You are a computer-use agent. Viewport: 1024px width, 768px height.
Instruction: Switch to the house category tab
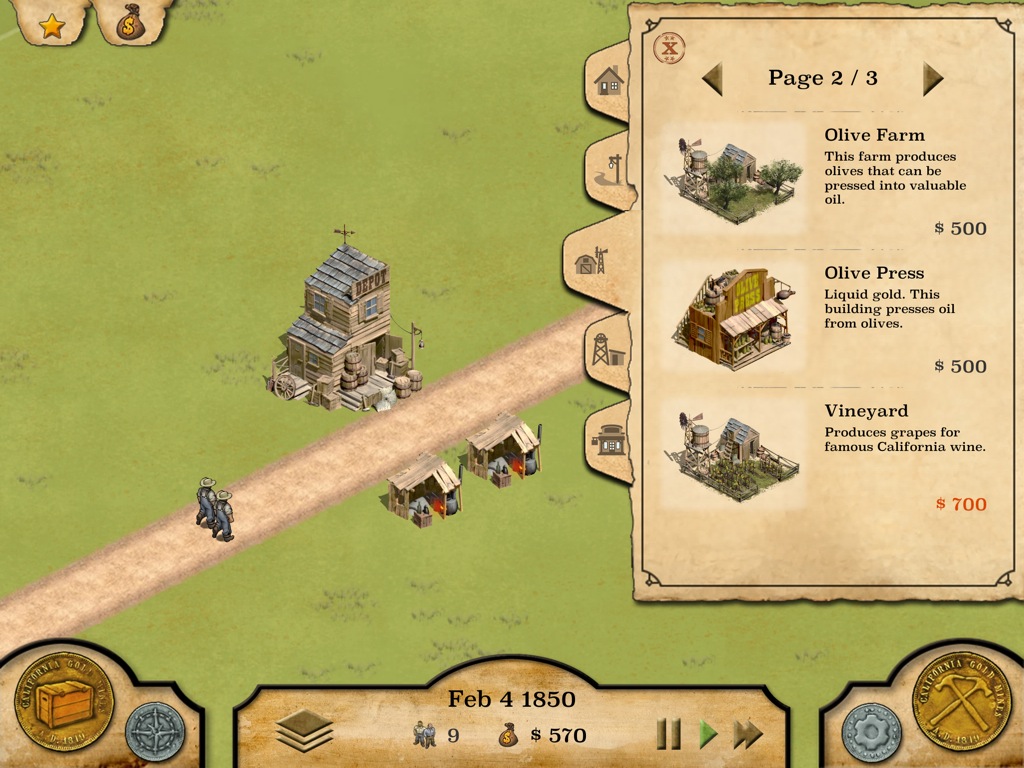click(608, 81)
